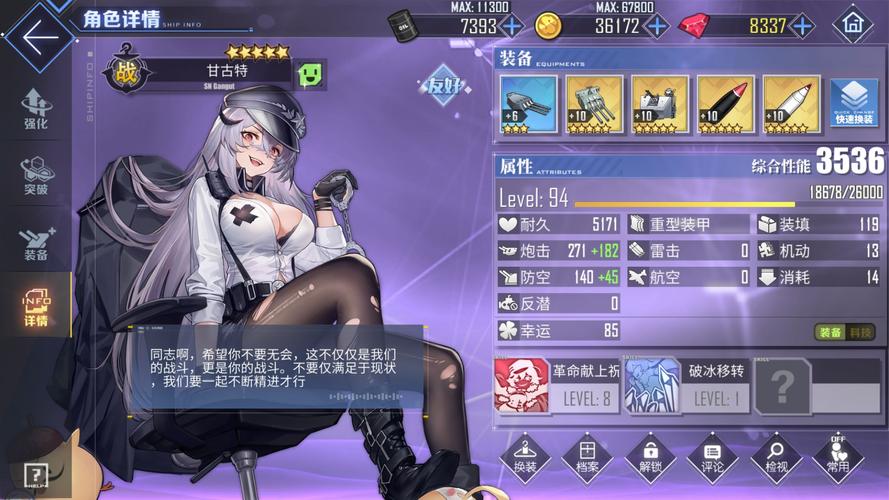This screenshot has width=889, height=500.
Task: Toggle the 解锁 lock button
Action: tap(650, 457)
